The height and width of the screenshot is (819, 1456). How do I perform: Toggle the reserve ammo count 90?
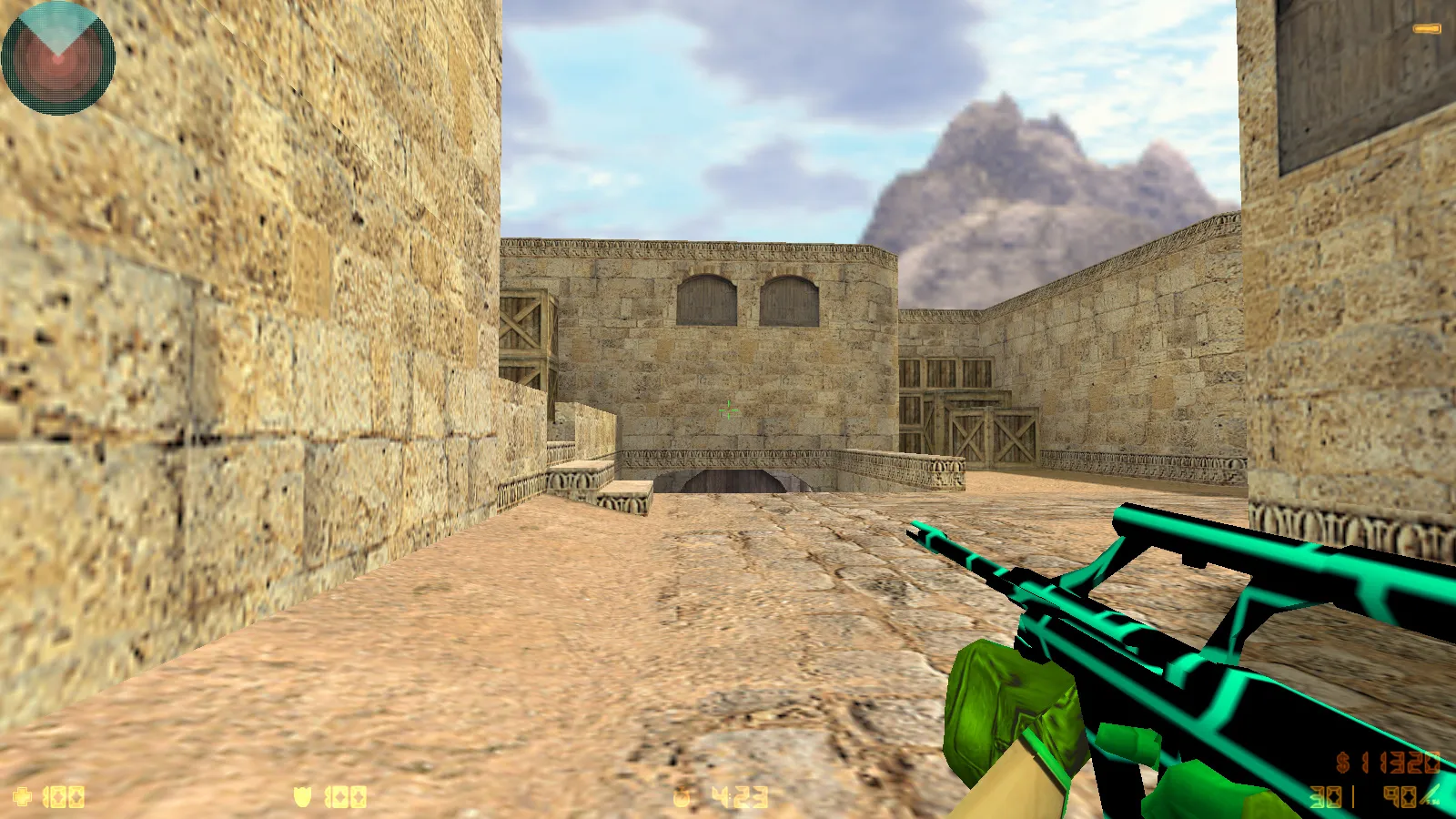(x=1398, y=796)
